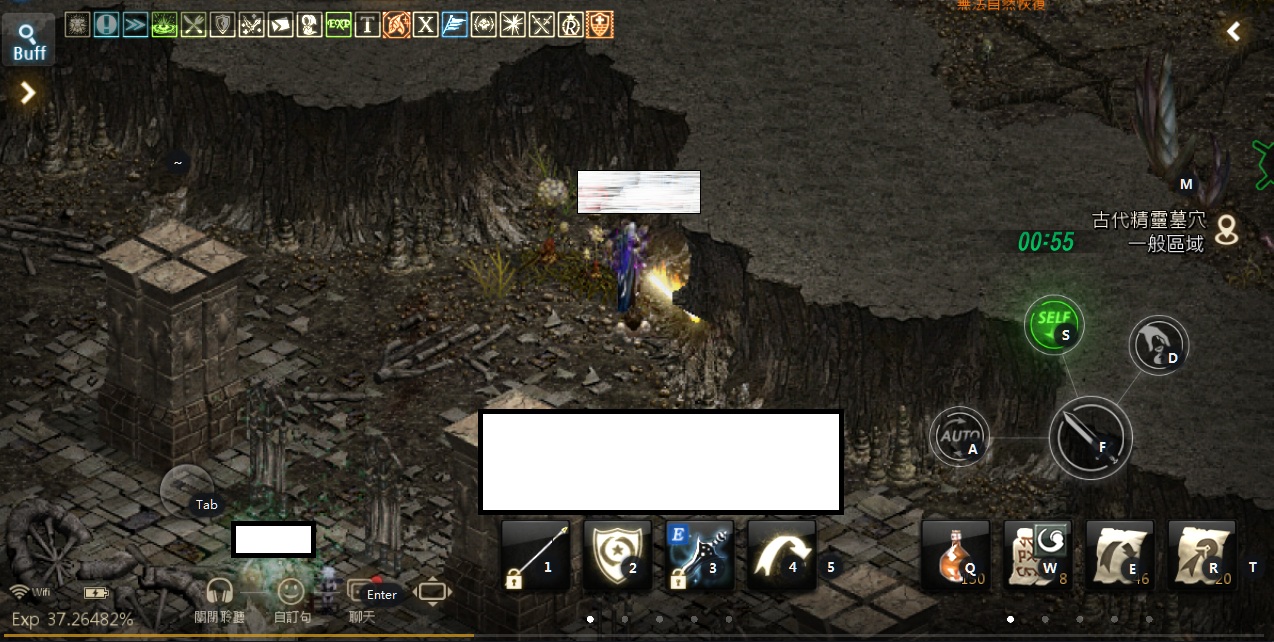Use the scroll item in slot E
1274x642 pixels.
pos(1119,555)
